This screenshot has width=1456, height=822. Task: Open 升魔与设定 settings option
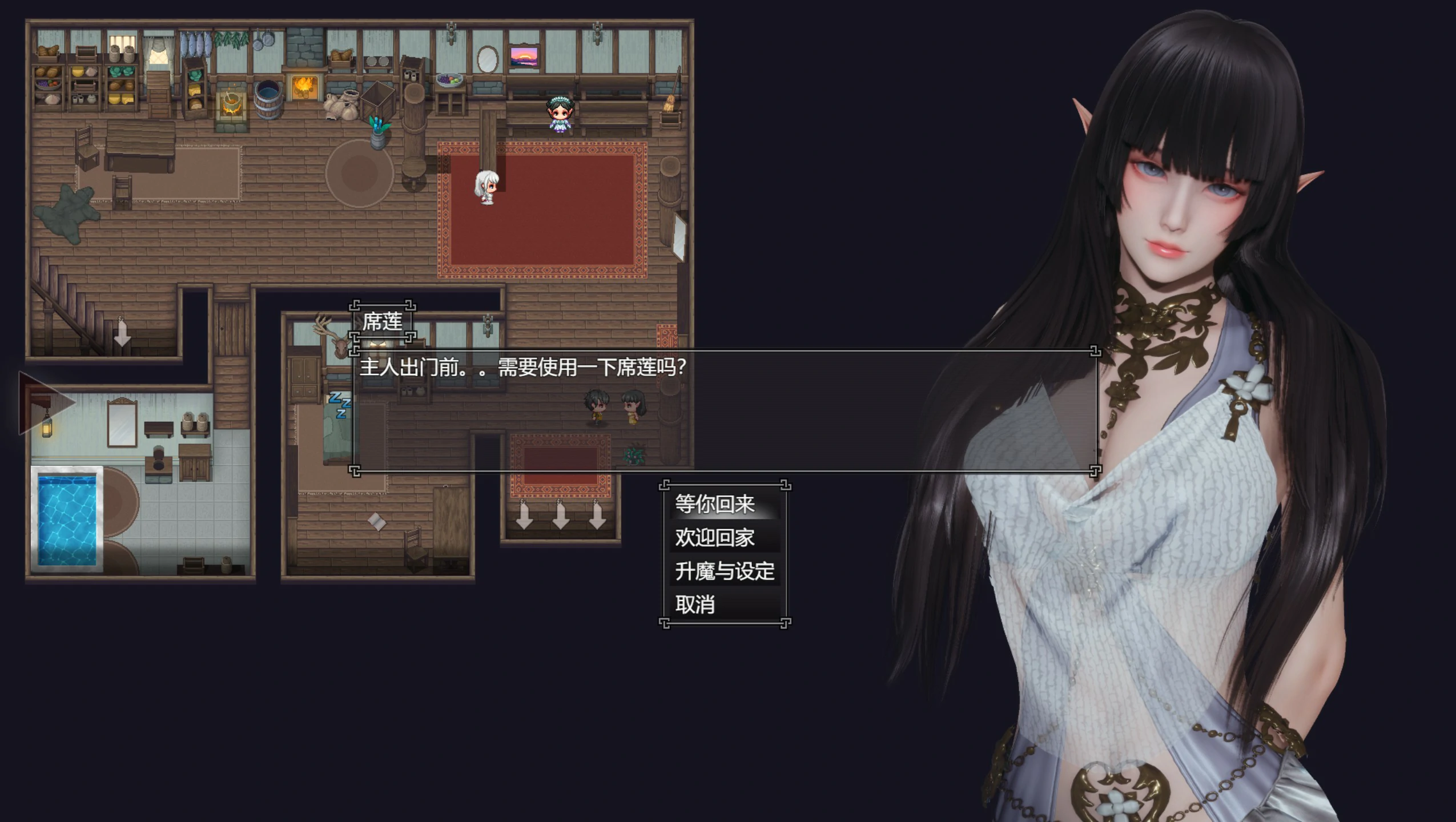723,571
